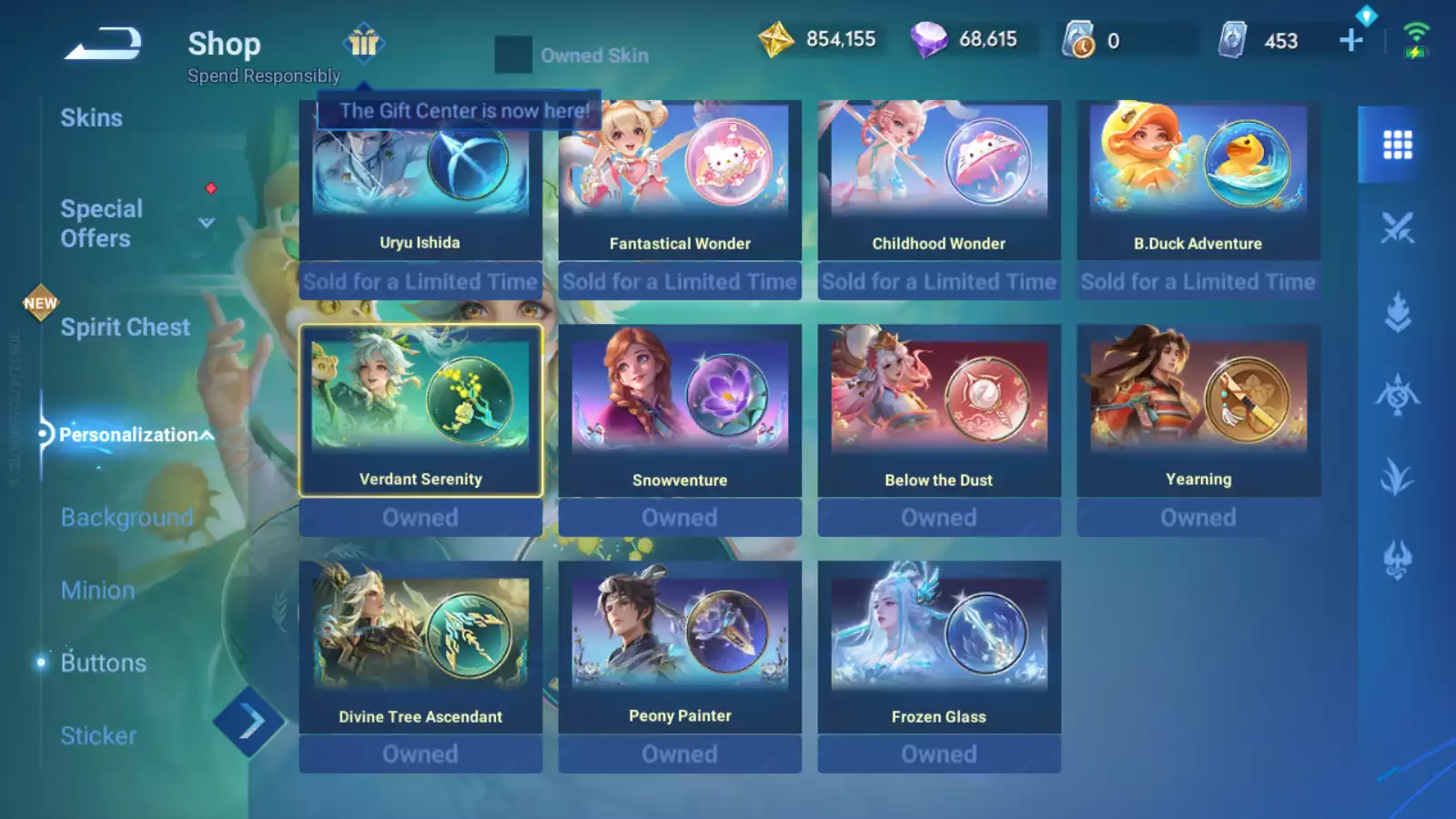1456x819 pixels.
Task: Open the Skins shop category
Action: (91, 118)
